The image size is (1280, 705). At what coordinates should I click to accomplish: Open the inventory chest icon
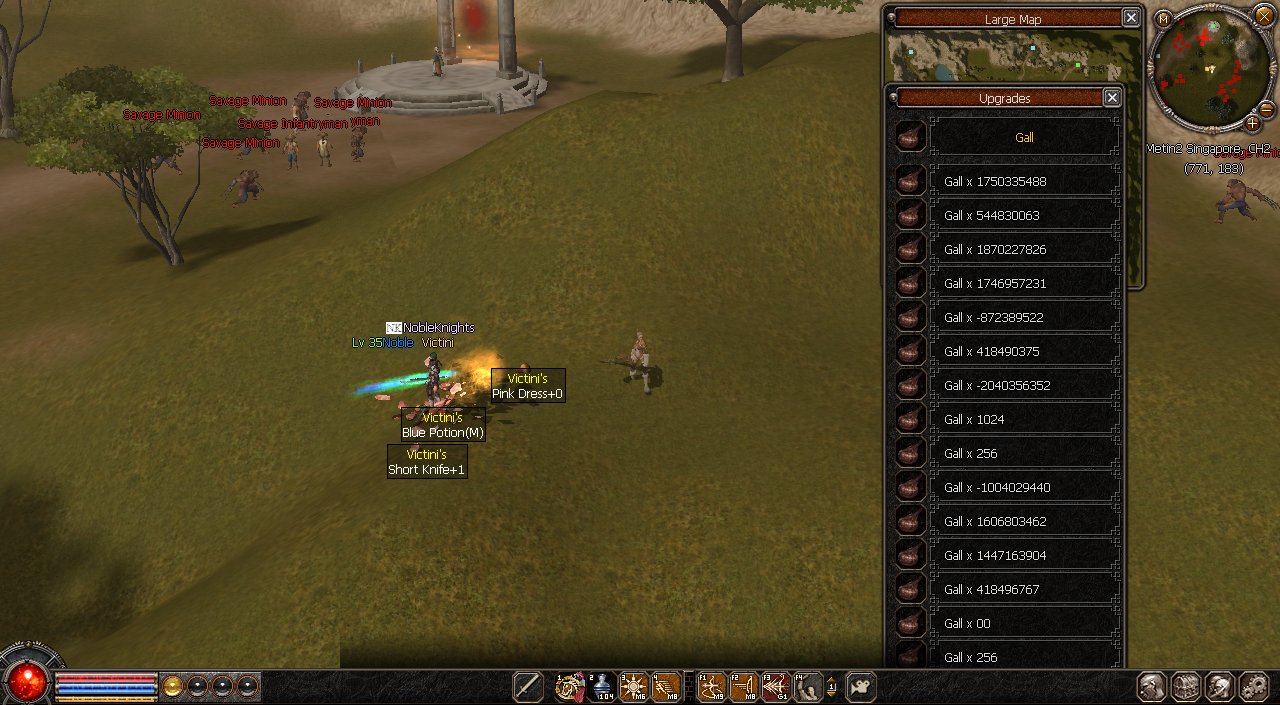1186,687
